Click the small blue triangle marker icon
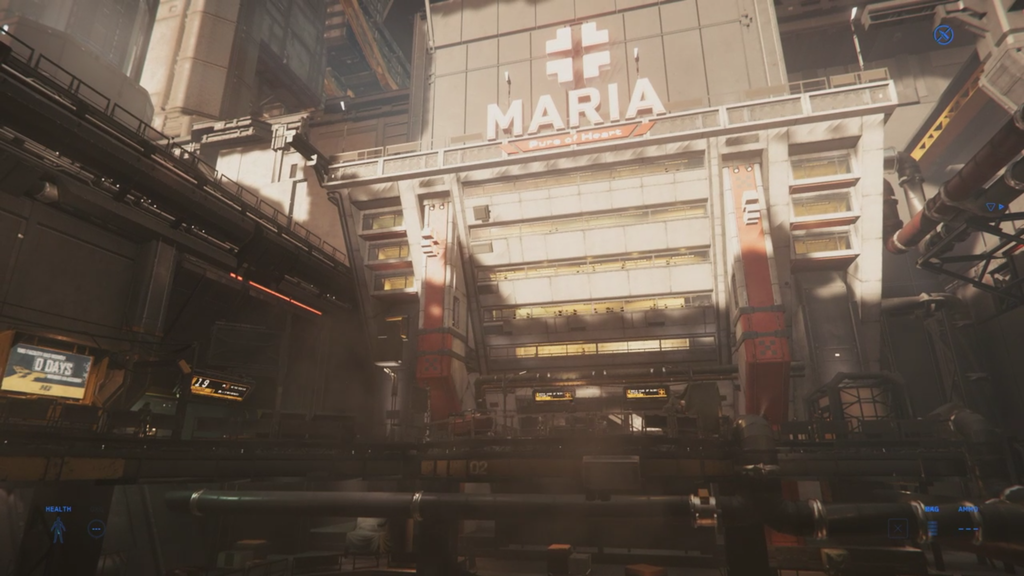 tap(993, 207)
